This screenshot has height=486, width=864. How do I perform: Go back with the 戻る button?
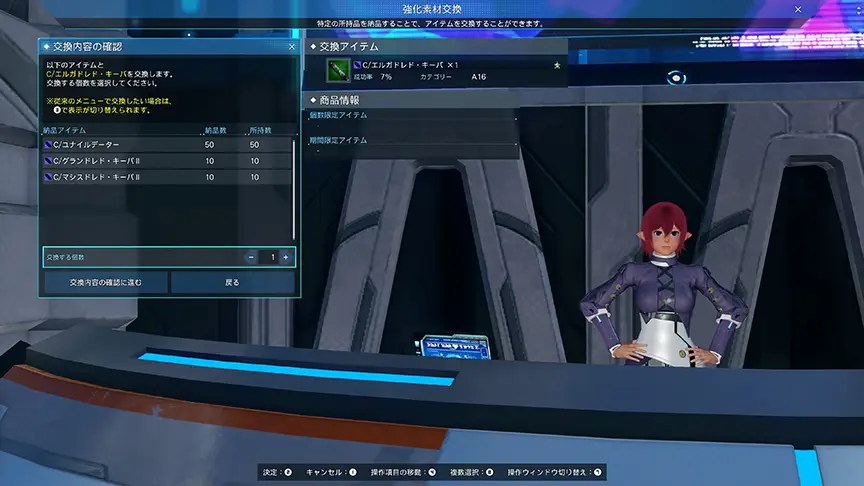[232, 282]
